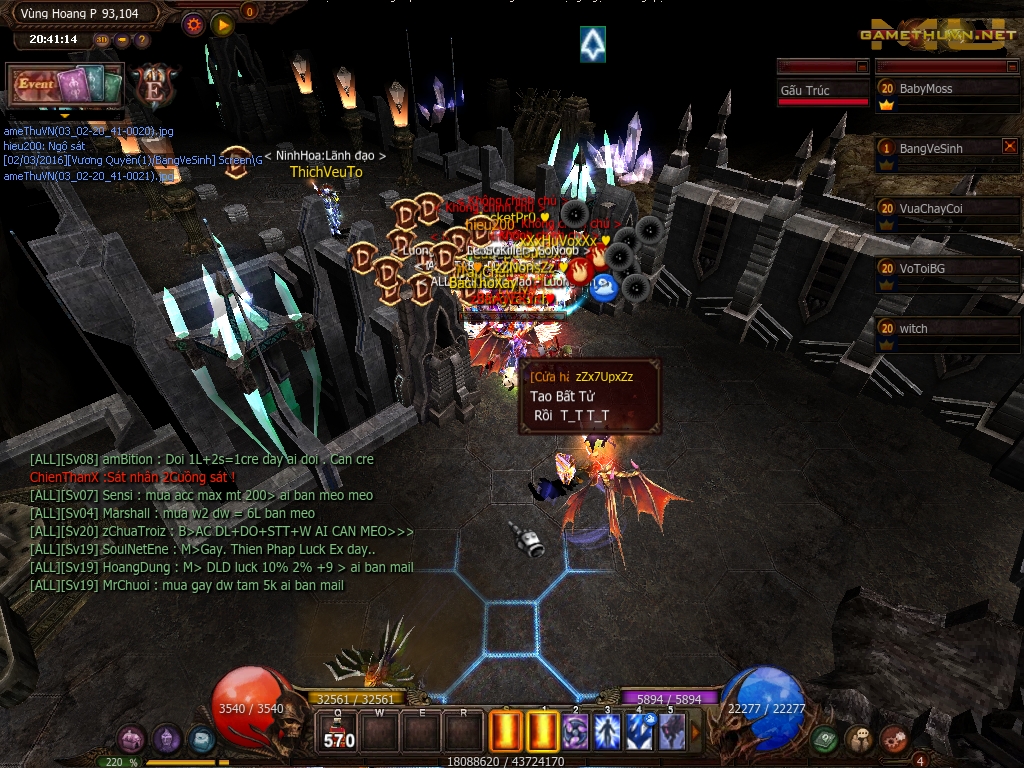Image resolution: width=1024 pixels, height=768 pixels.
Task: Close the BangVeSinh party entry
Action: click(x=1009, y=146)
